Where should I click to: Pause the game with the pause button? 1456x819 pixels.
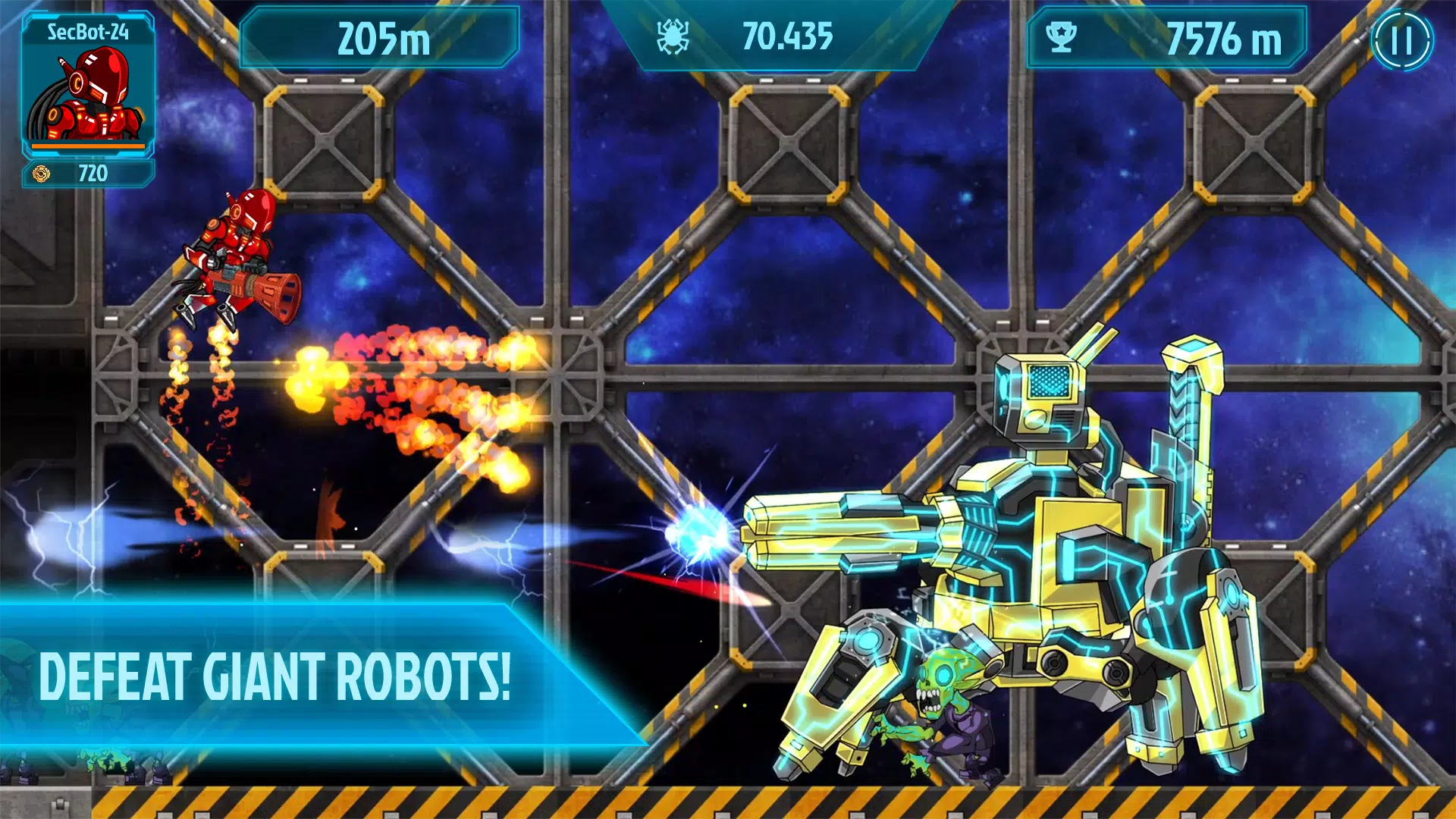click(x=1401, y=41)
